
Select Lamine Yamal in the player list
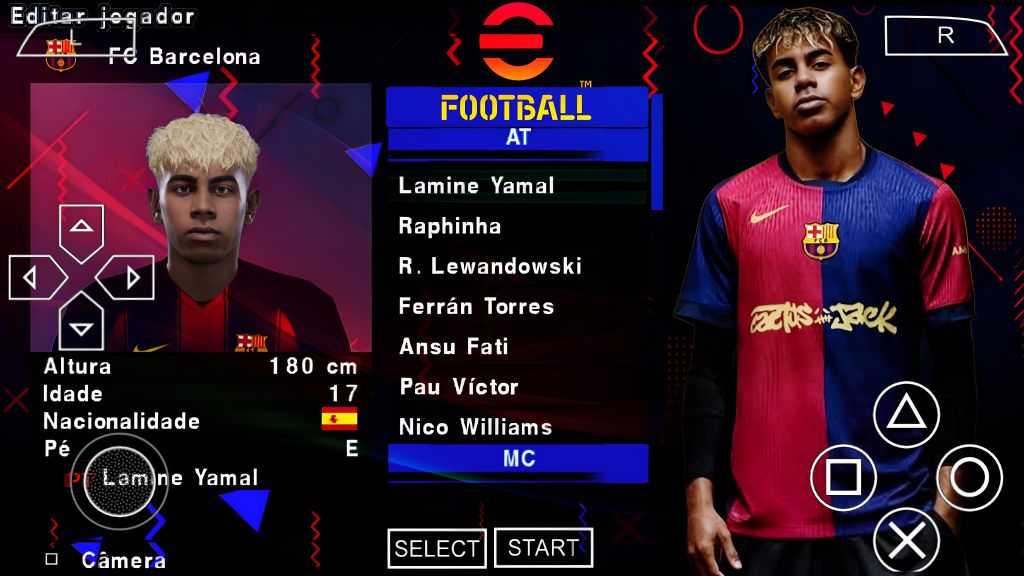pos(476,186)
